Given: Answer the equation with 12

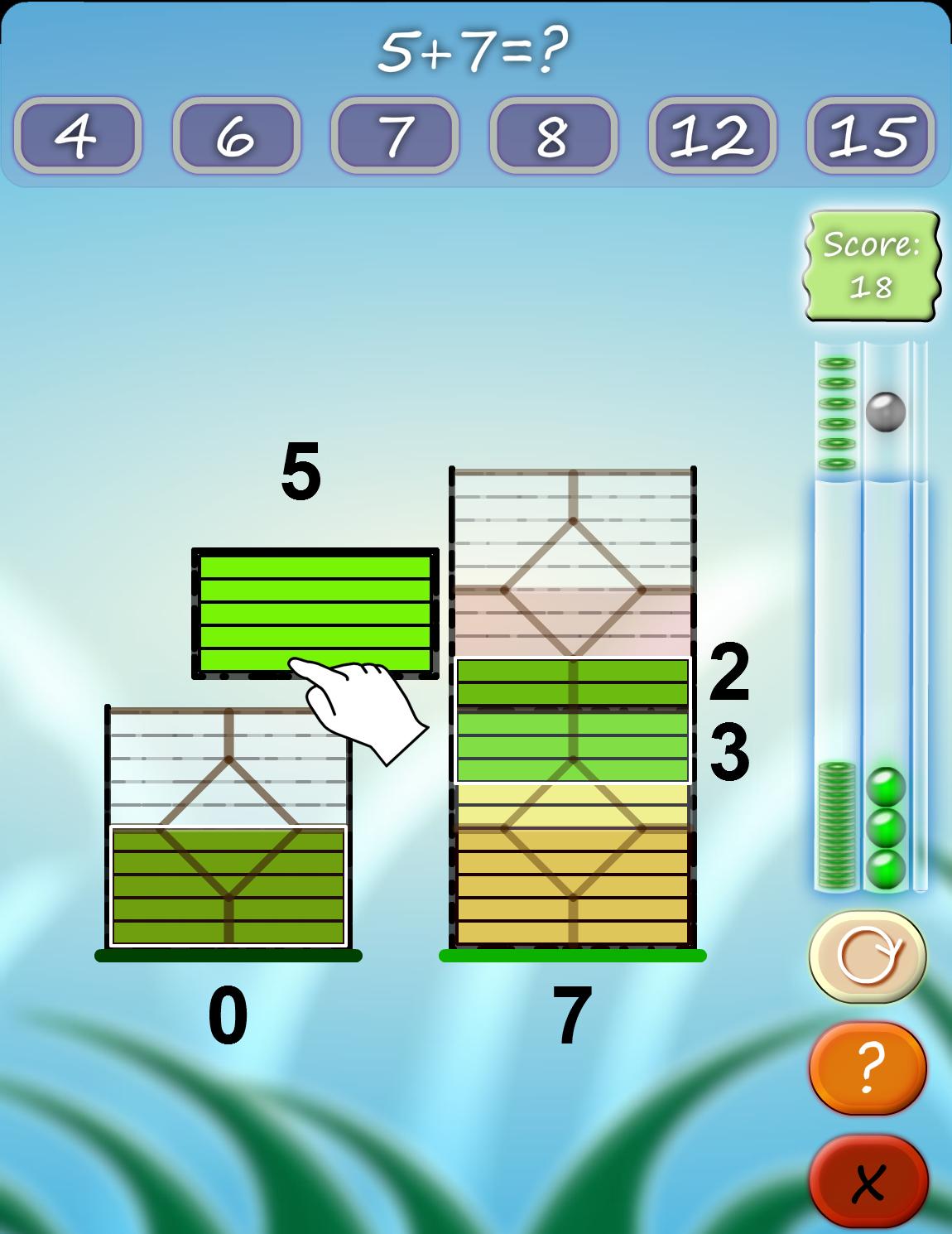Looking at the screenshot, I should tap(712, 135).
